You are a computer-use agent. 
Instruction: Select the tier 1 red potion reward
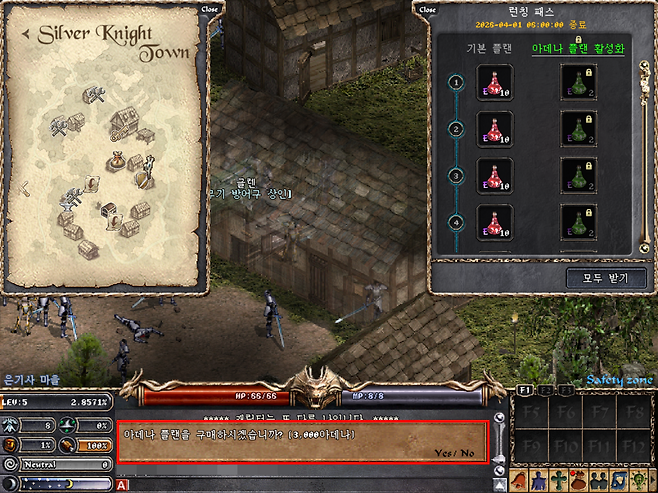495,82
